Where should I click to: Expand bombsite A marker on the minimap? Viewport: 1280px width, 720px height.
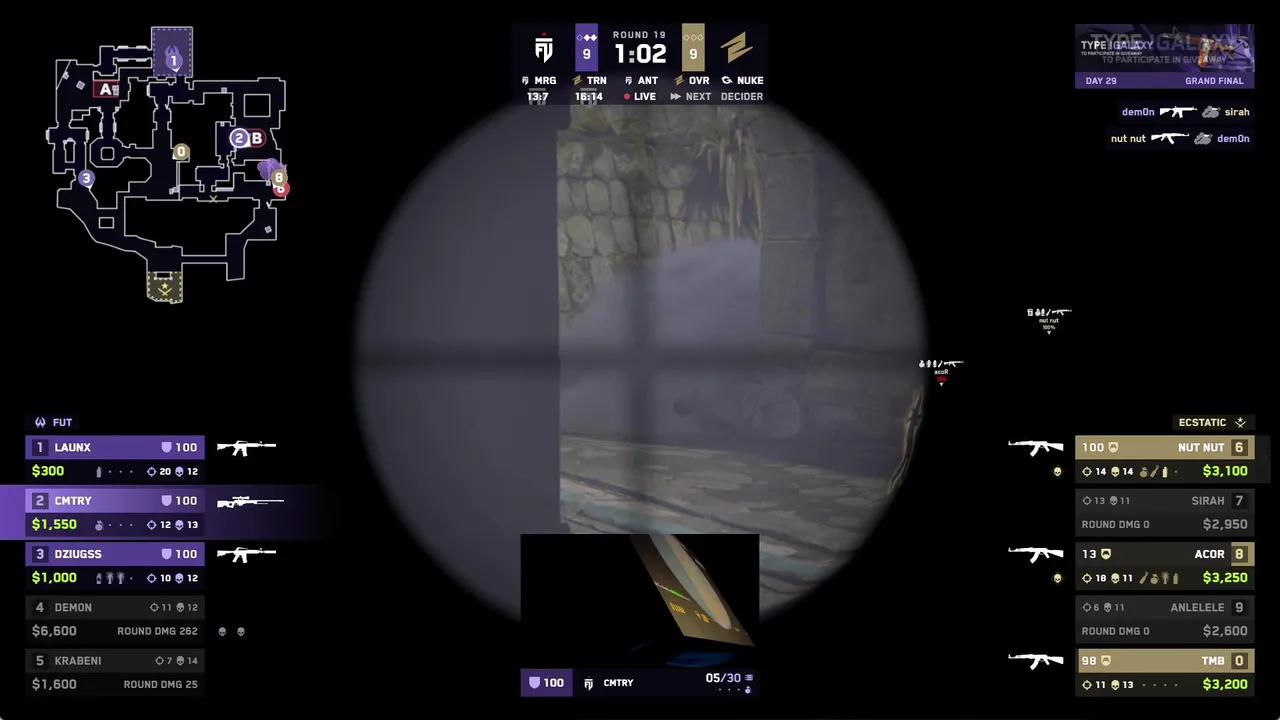tap(104, 88)
